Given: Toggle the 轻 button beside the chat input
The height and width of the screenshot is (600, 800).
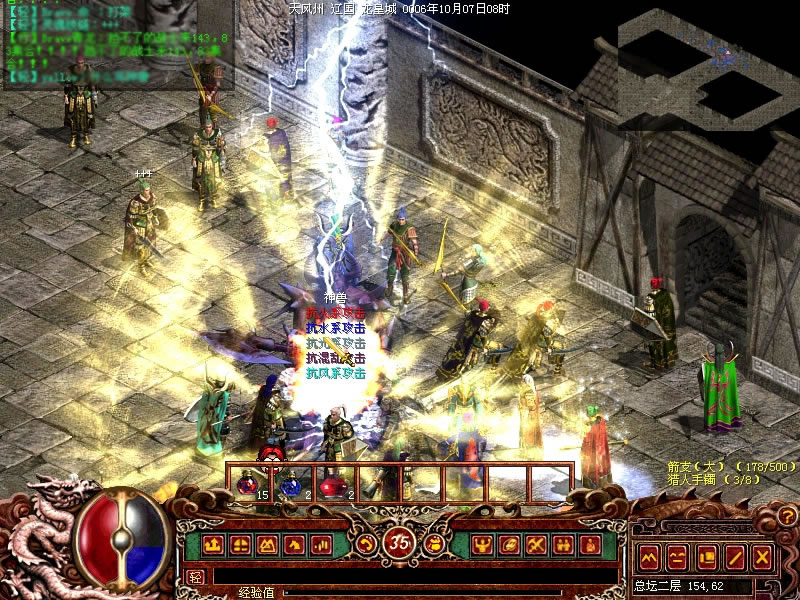Looking at the screenshot, I should (x=196, y=577).
